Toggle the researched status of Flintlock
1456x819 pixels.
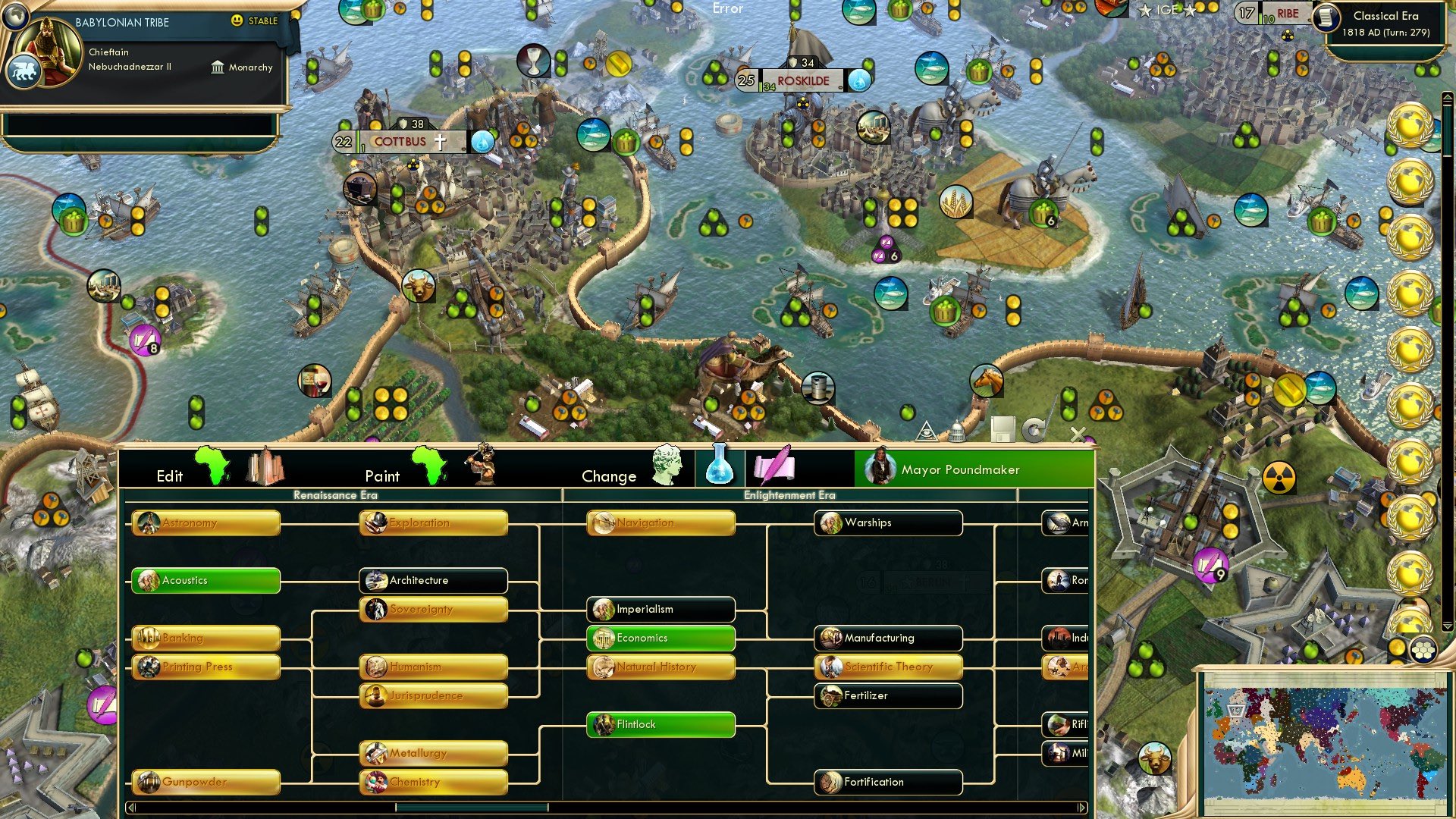[x=659, y=724]
